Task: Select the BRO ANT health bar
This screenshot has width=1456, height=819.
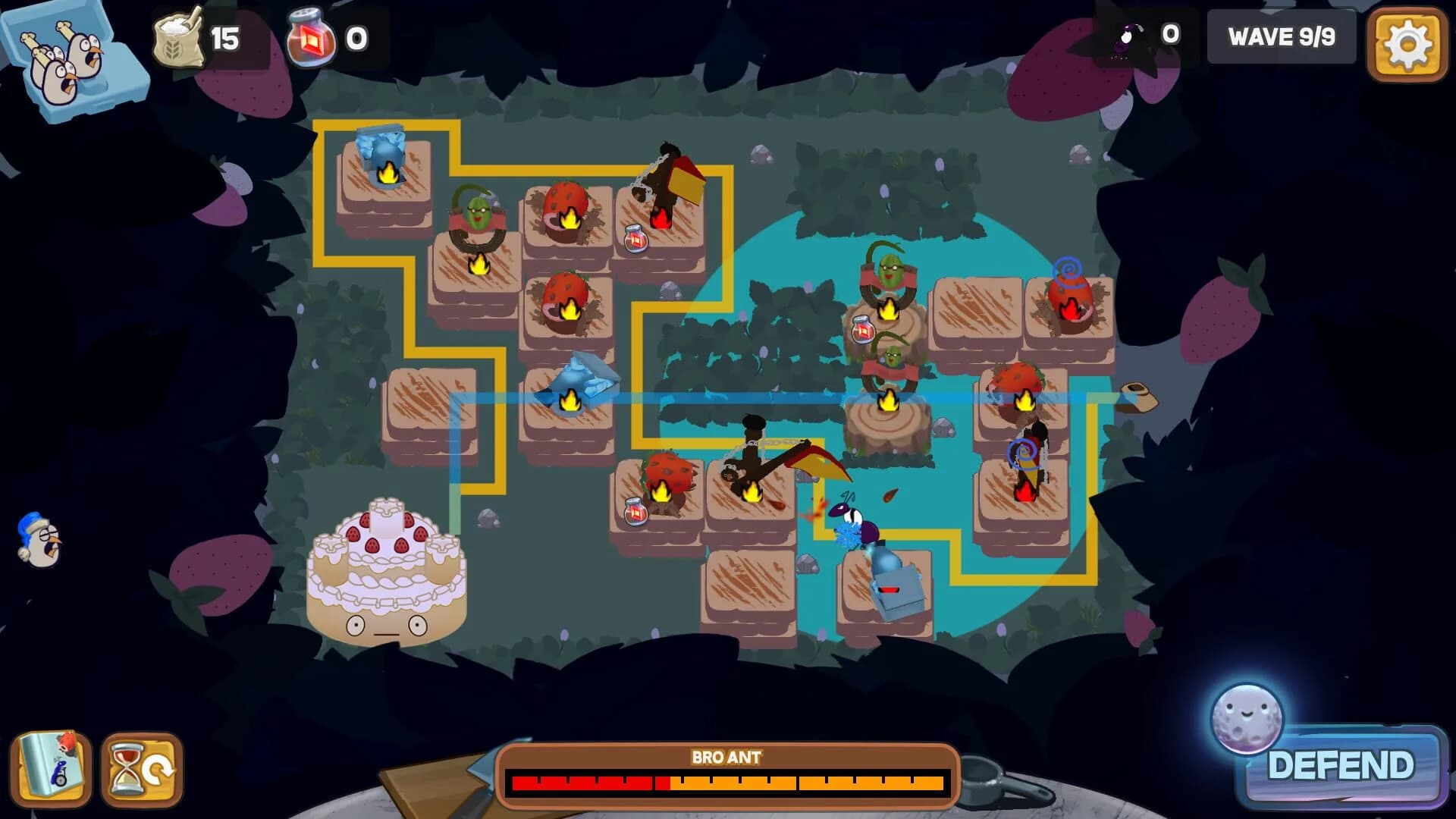Action: point(728,780)
